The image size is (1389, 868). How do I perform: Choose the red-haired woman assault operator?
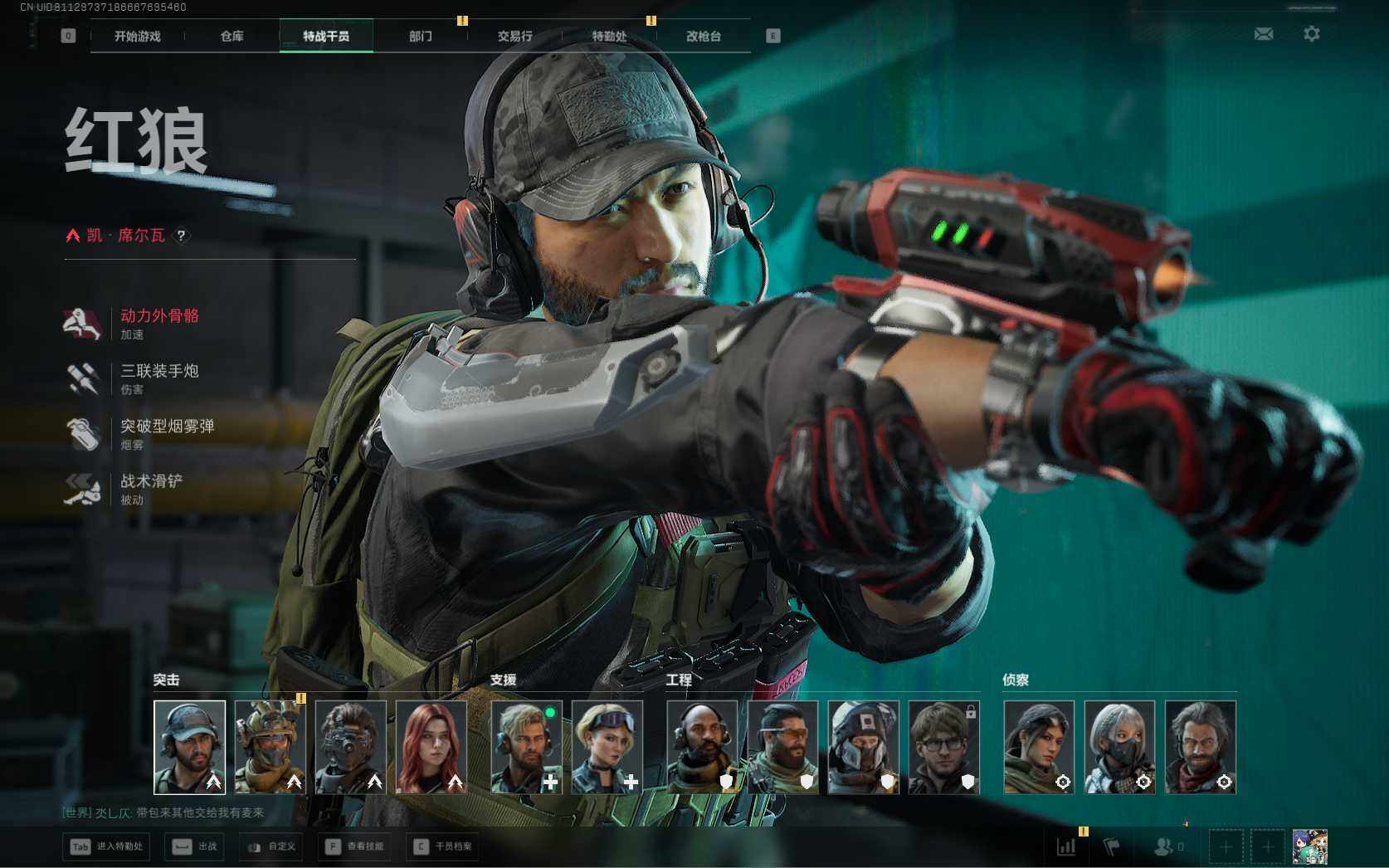pyautogui.click(x=431, y=747)
